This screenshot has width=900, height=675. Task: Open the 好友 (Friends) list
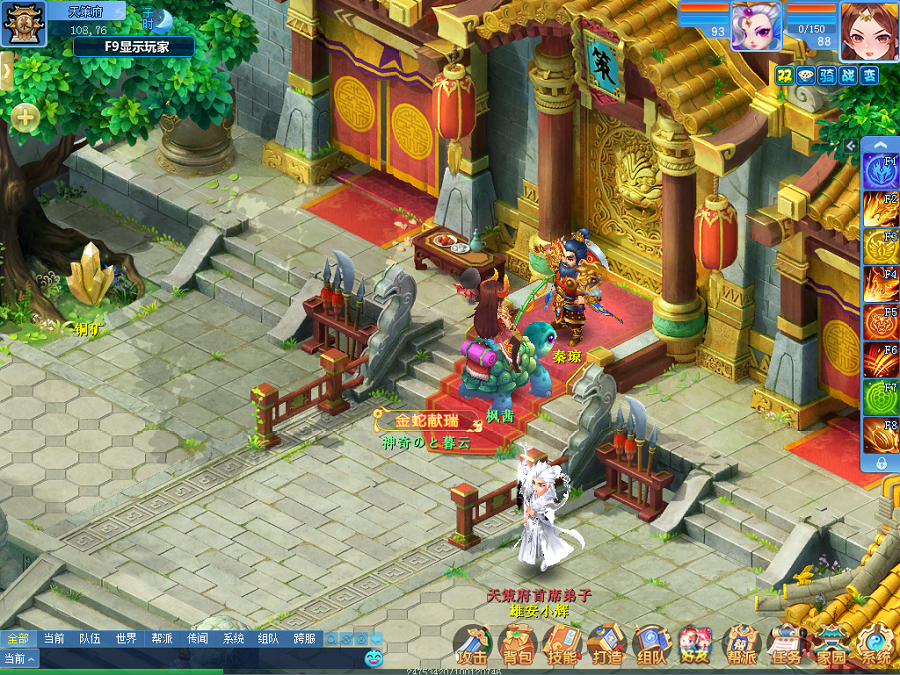696,645
